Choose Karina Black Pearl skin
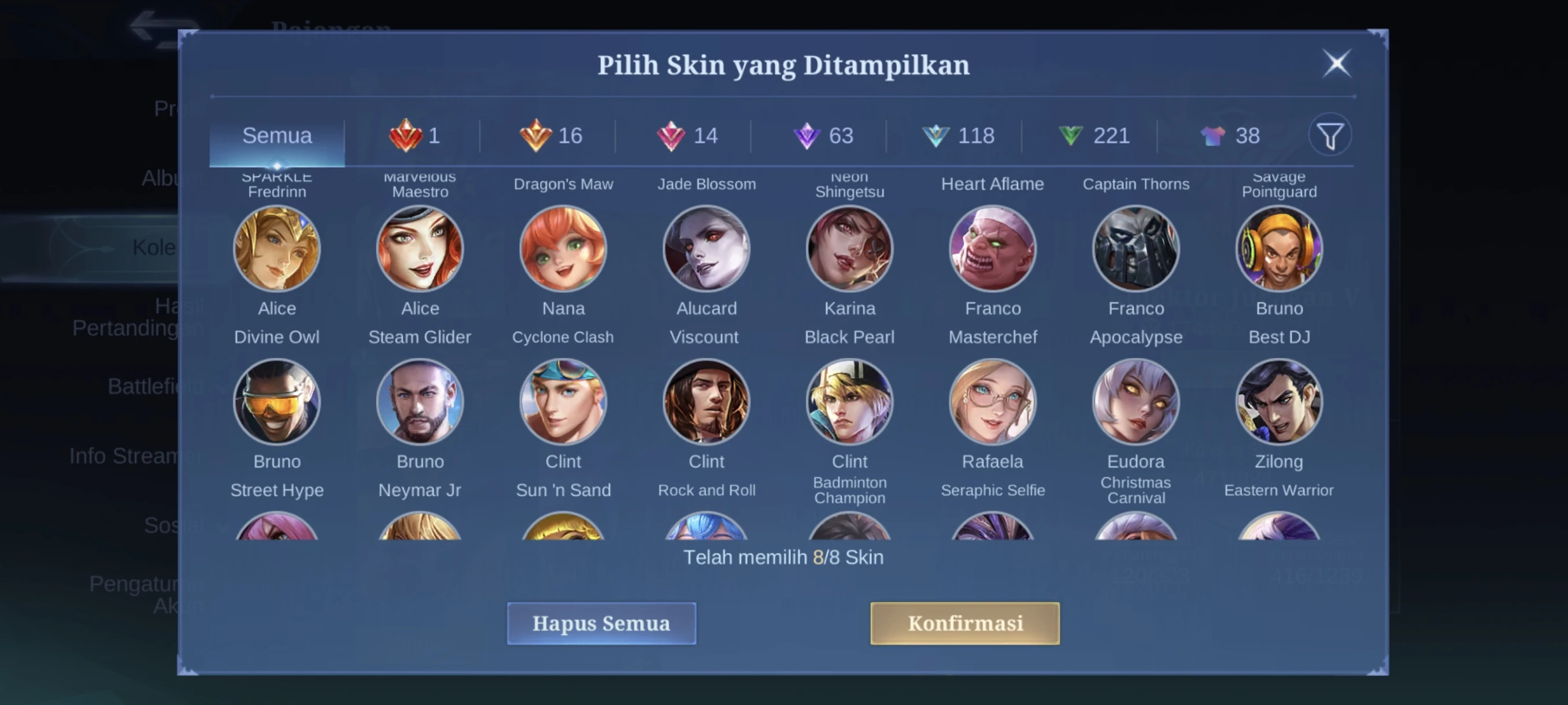Image resolution: width=1568 pixels, height=705 pixels. coord(850,249)
